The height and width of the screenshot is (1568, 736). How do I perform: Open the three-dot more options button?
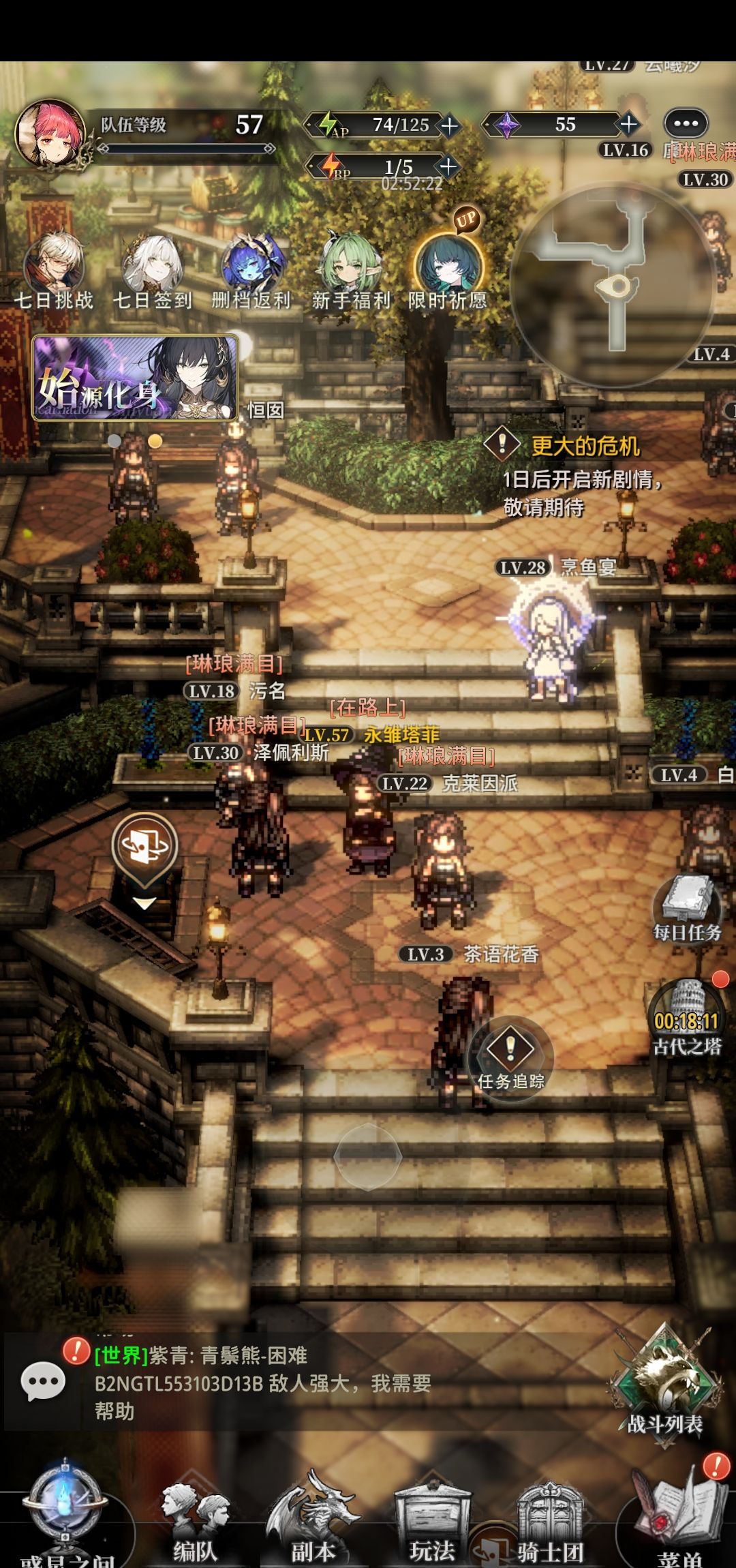click(x=686, y=124)
